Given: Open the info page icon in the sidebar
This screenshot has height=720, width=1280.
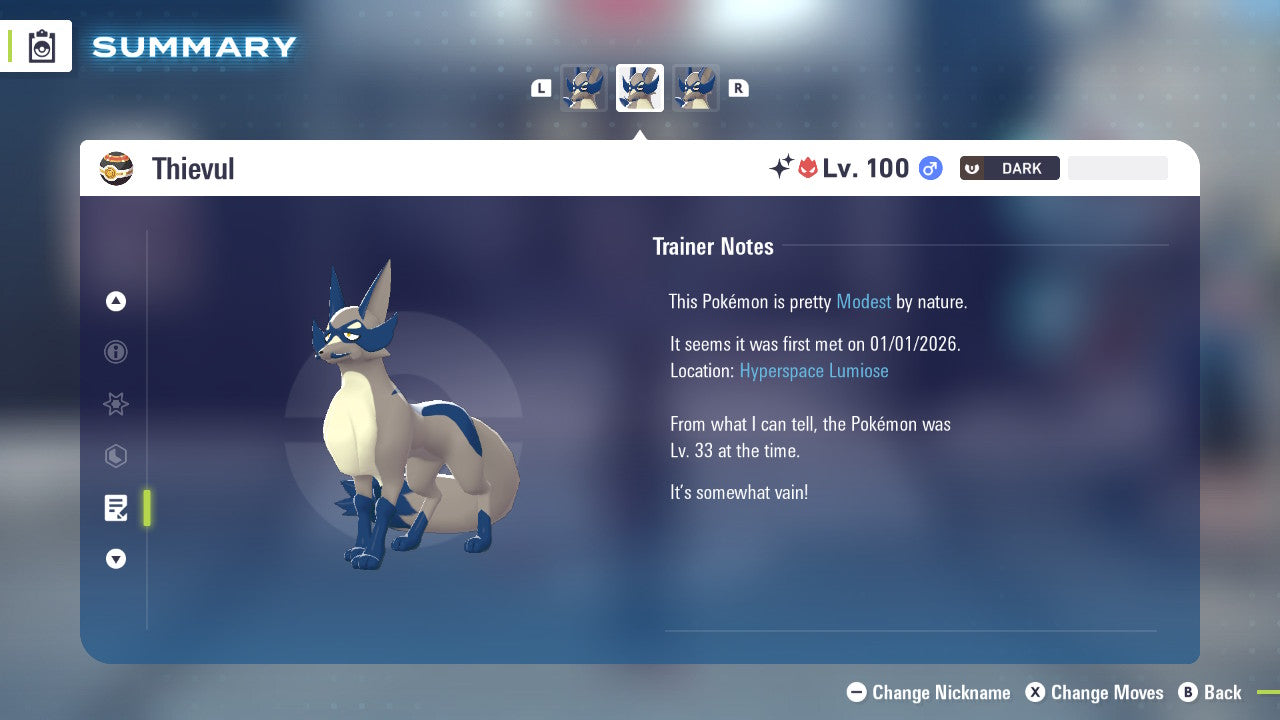Looking at the screenshot, I should coord(115,352).
